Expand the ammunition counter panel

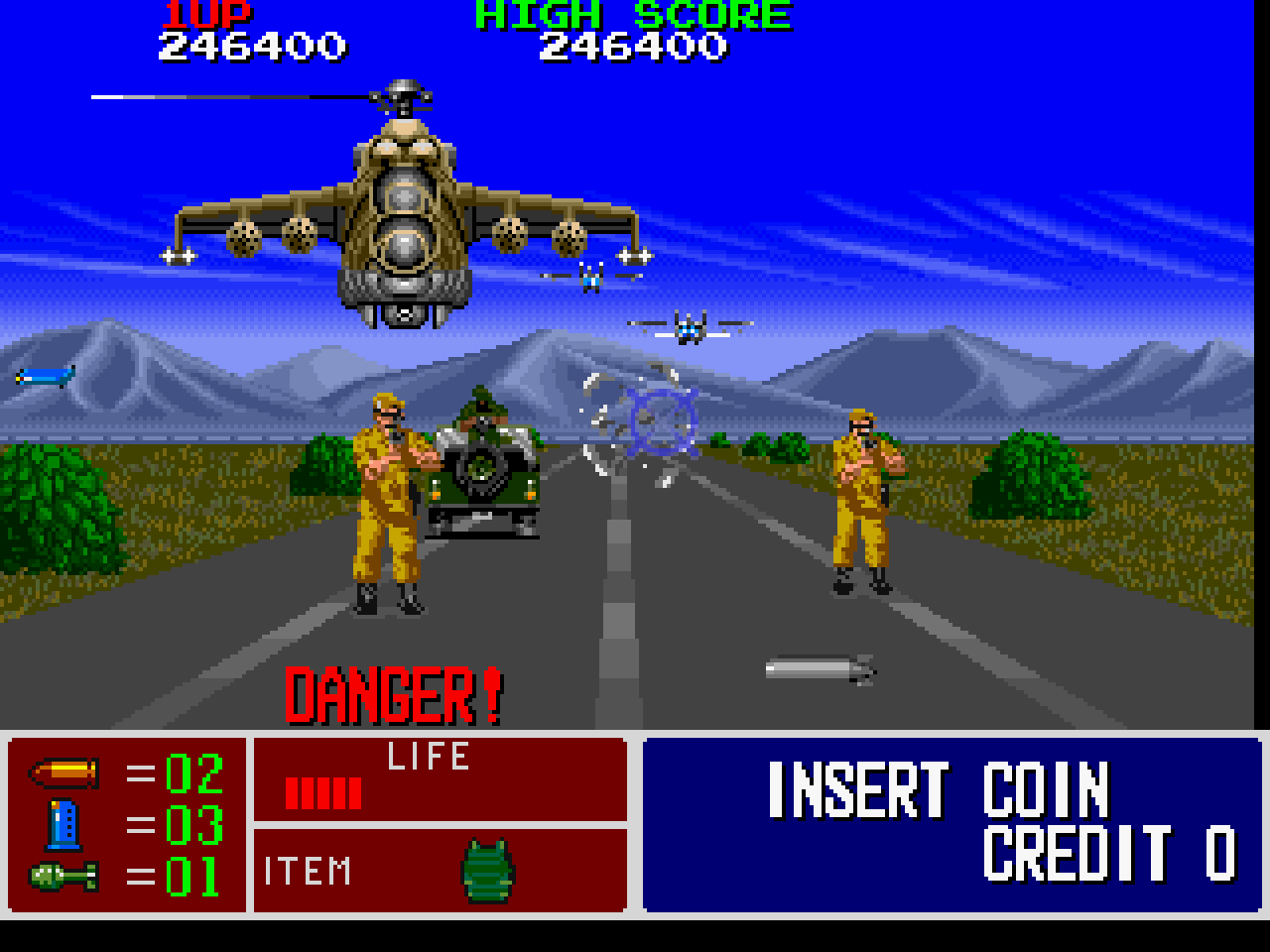124,828
